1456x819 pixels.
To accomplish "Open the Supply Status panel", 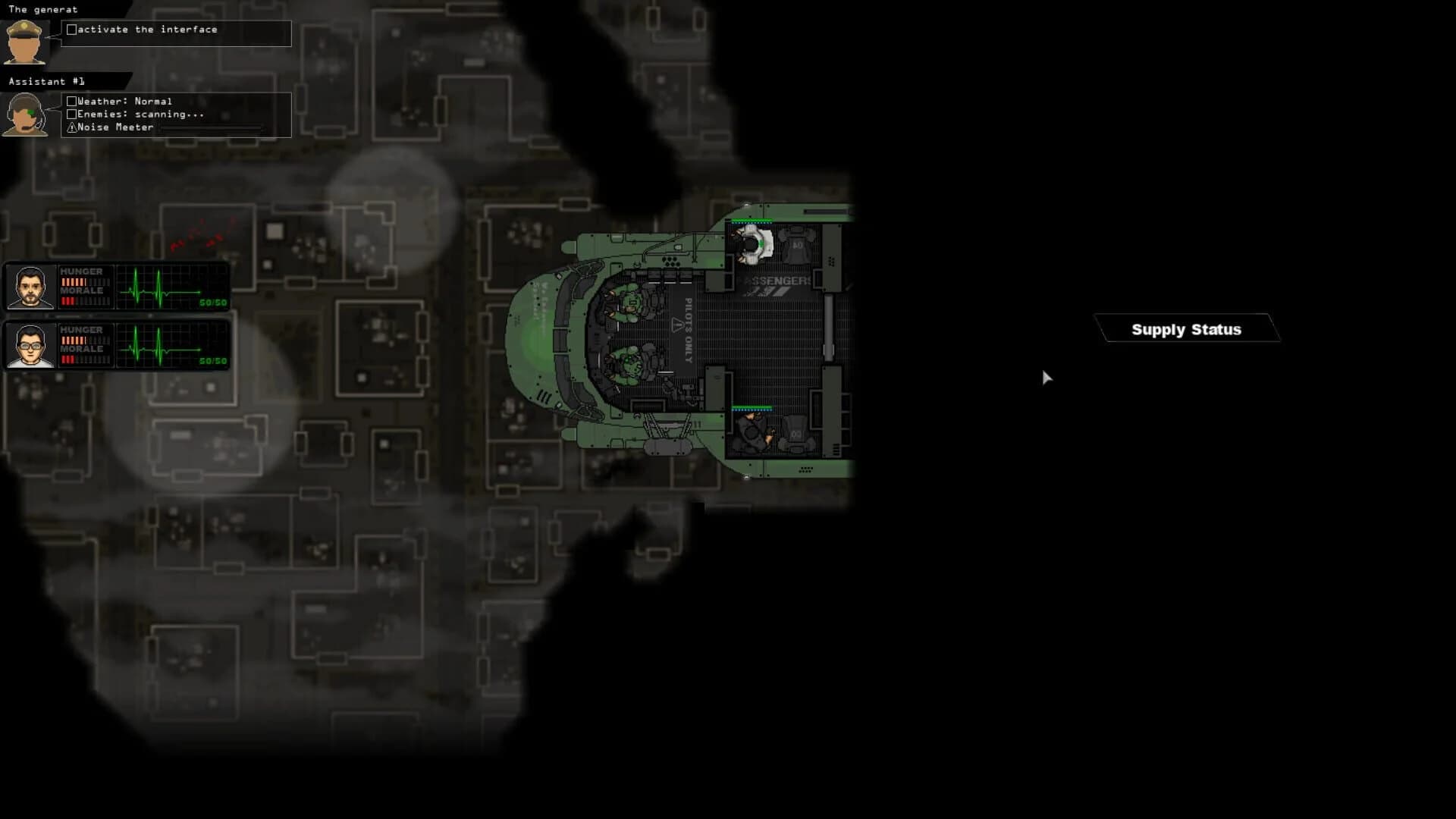I will 1187,329.
